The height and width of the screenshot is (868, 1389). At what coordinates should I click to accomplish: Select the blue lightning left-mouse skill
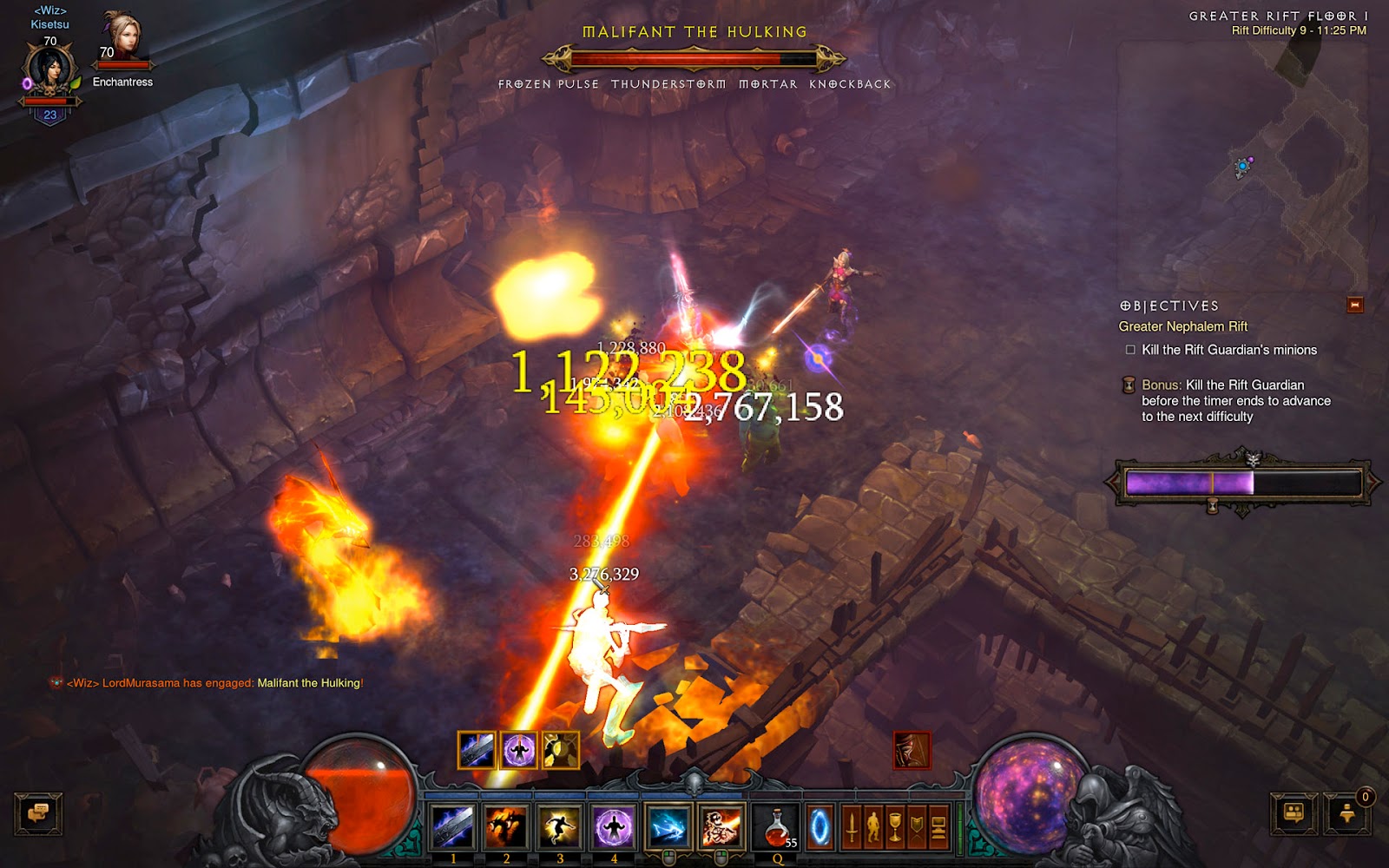[668, 825]
